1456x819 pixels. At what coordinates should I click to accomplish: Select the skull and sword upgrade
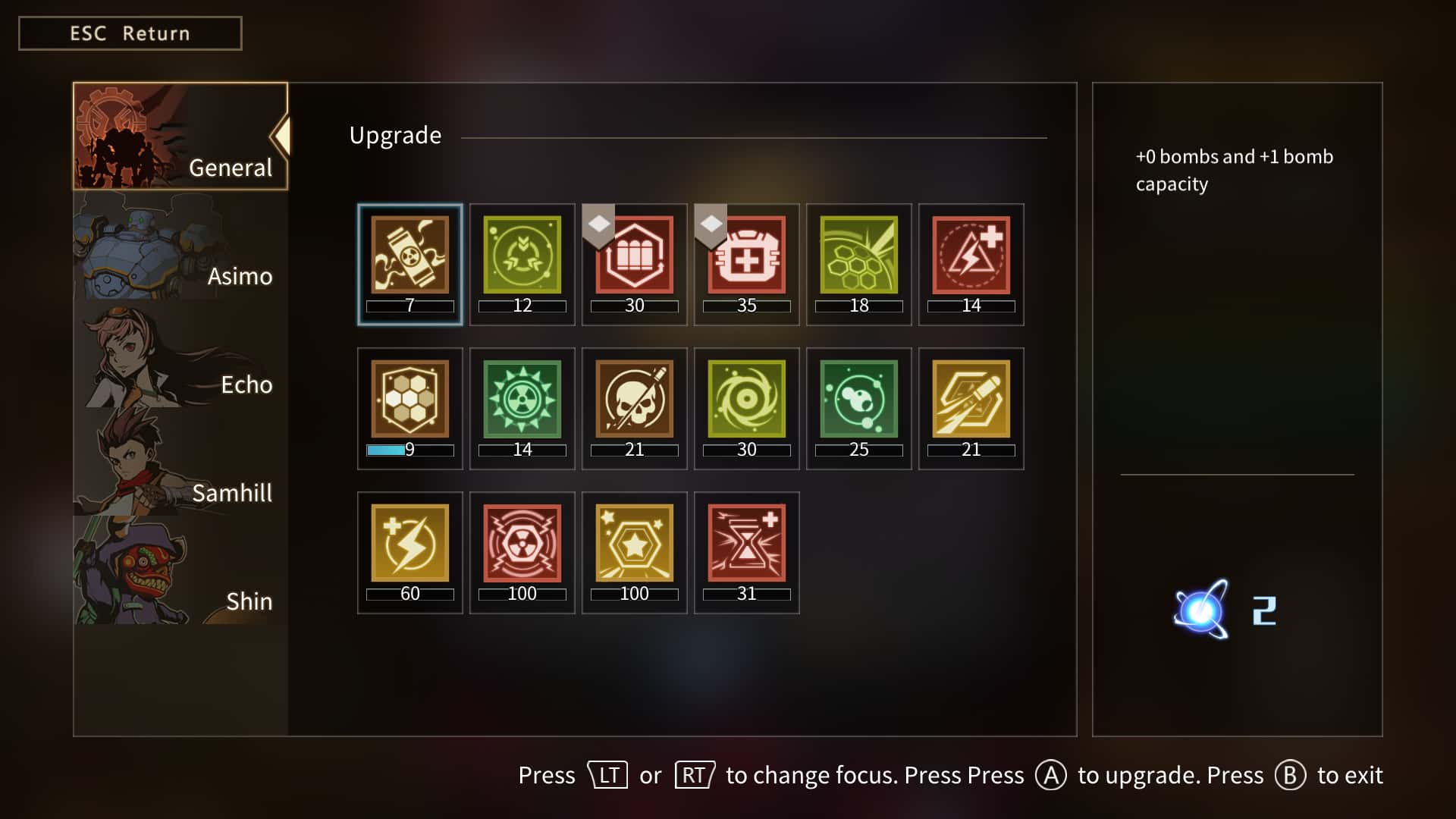click(634, 400)
